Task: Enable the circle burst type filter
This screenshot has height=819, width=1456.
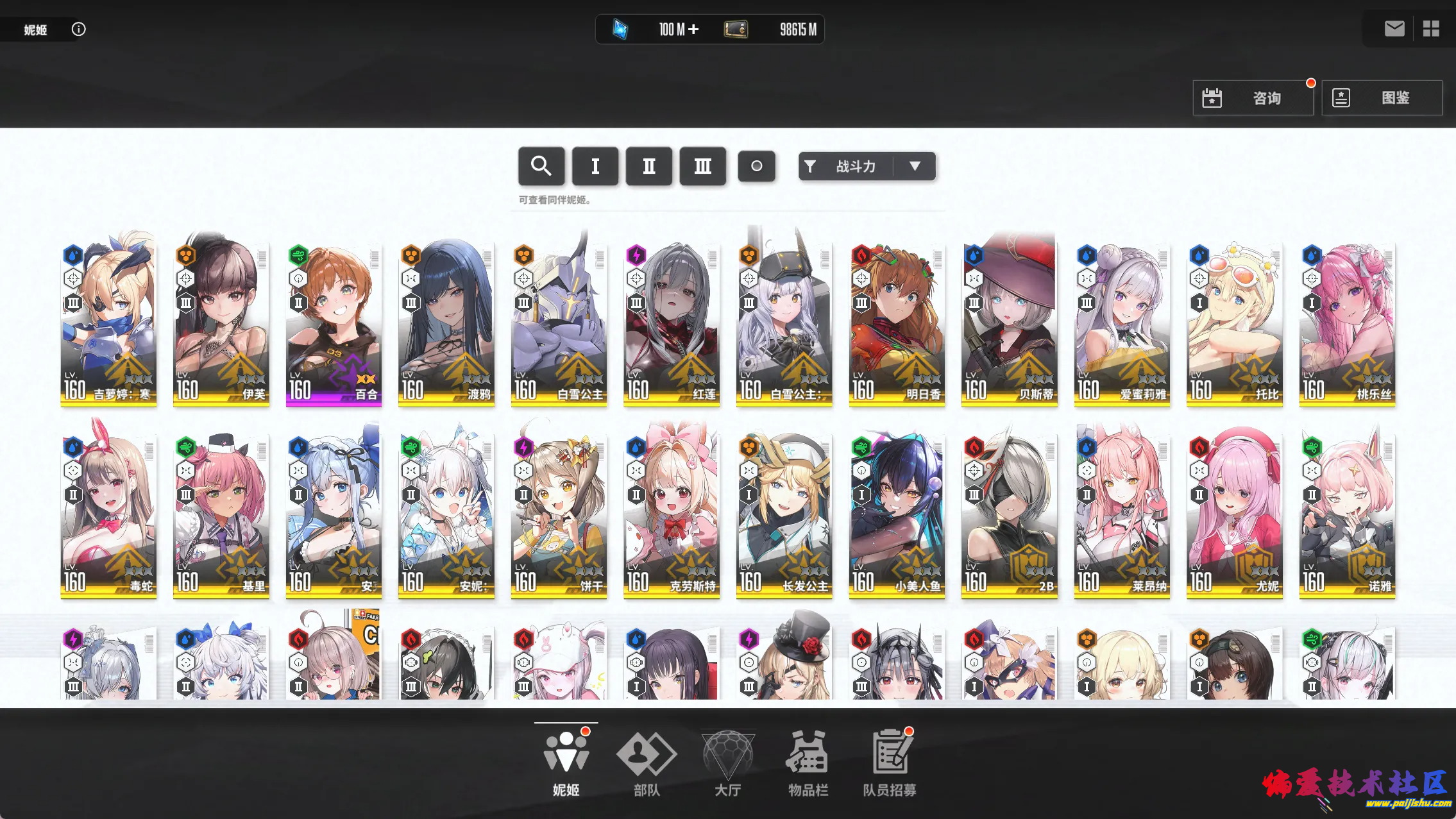Action: point(757,166)
